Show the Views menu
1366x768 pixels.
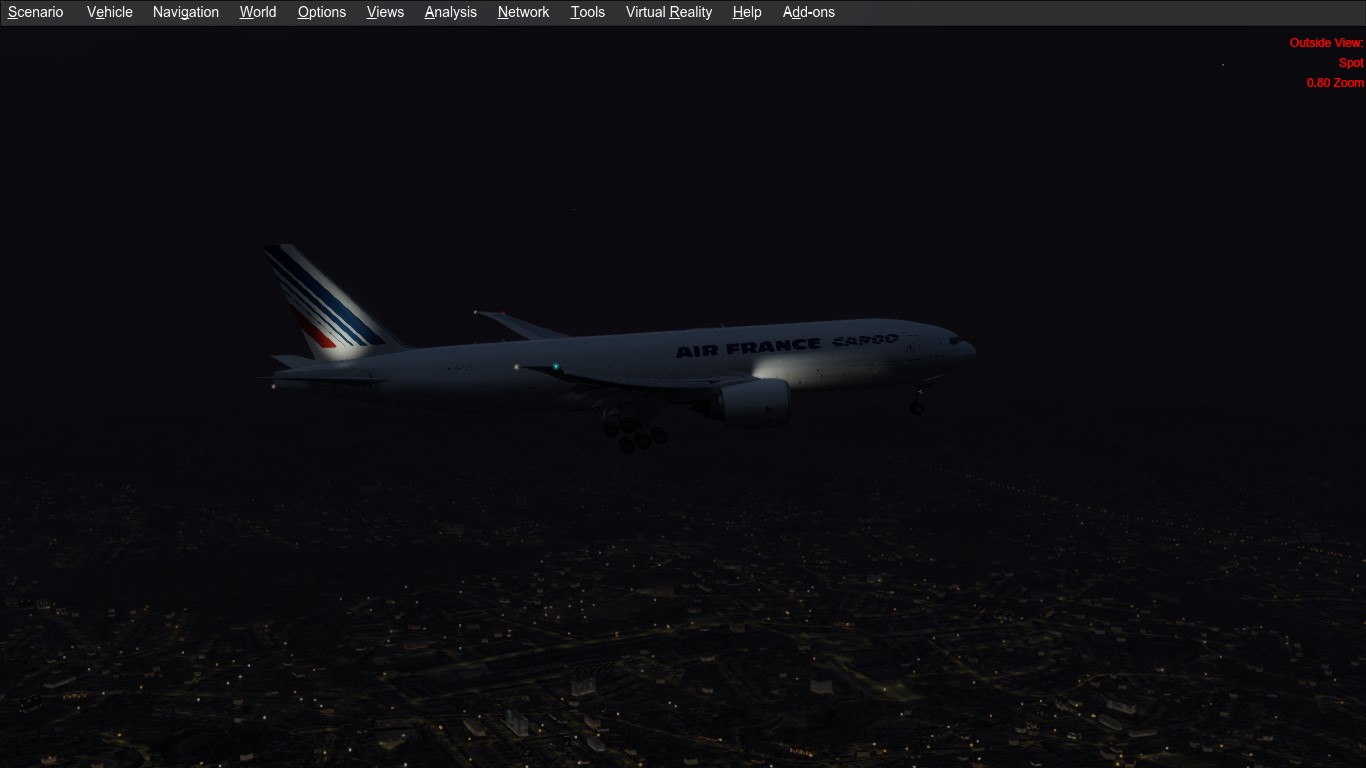click(x=385, y=12)
